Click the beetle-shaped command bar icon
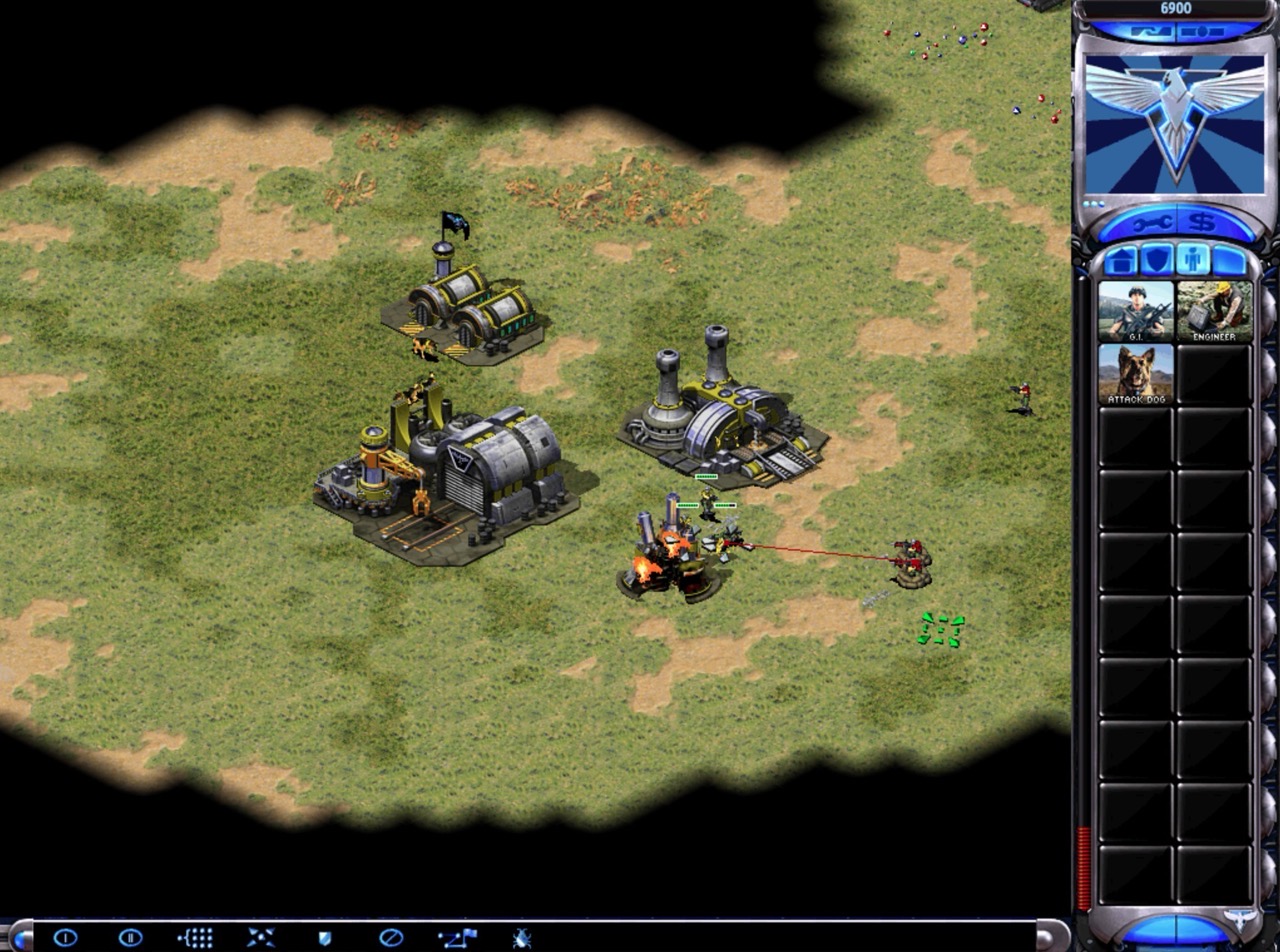Viewport: 1280px width, 952px height. coord(521,938)
